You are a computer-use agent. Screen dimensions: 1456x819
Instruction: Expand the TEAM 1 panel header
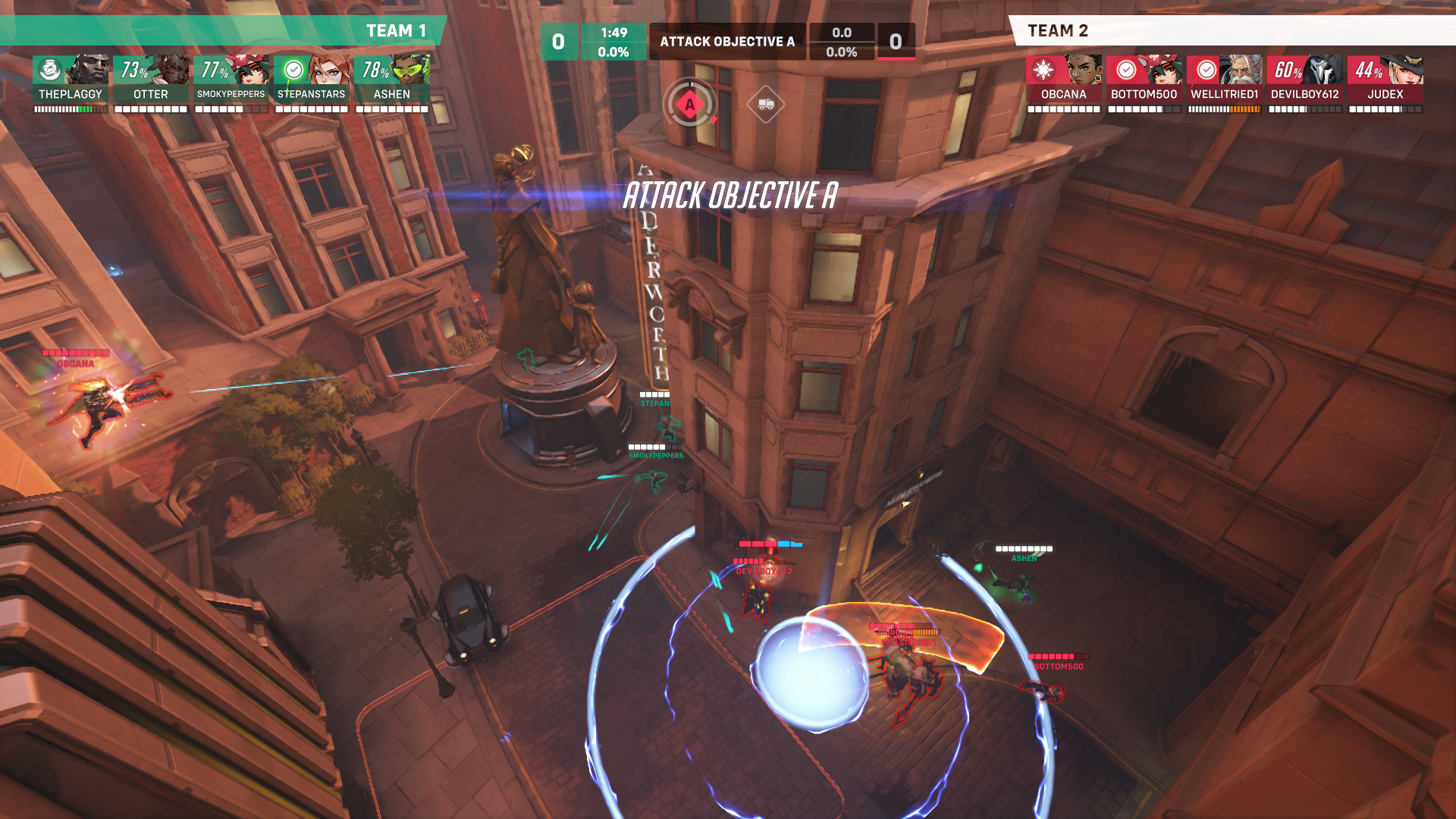pyautogui.click(x=394, y=32)
